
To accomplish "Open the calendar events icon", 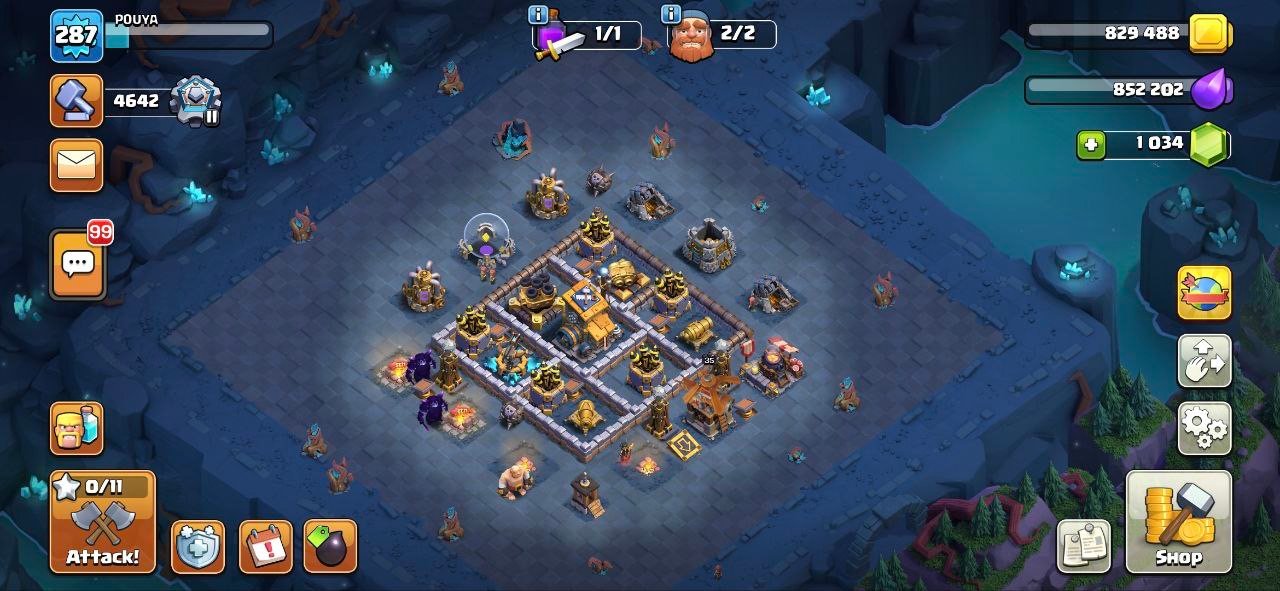I will (266, 547).
